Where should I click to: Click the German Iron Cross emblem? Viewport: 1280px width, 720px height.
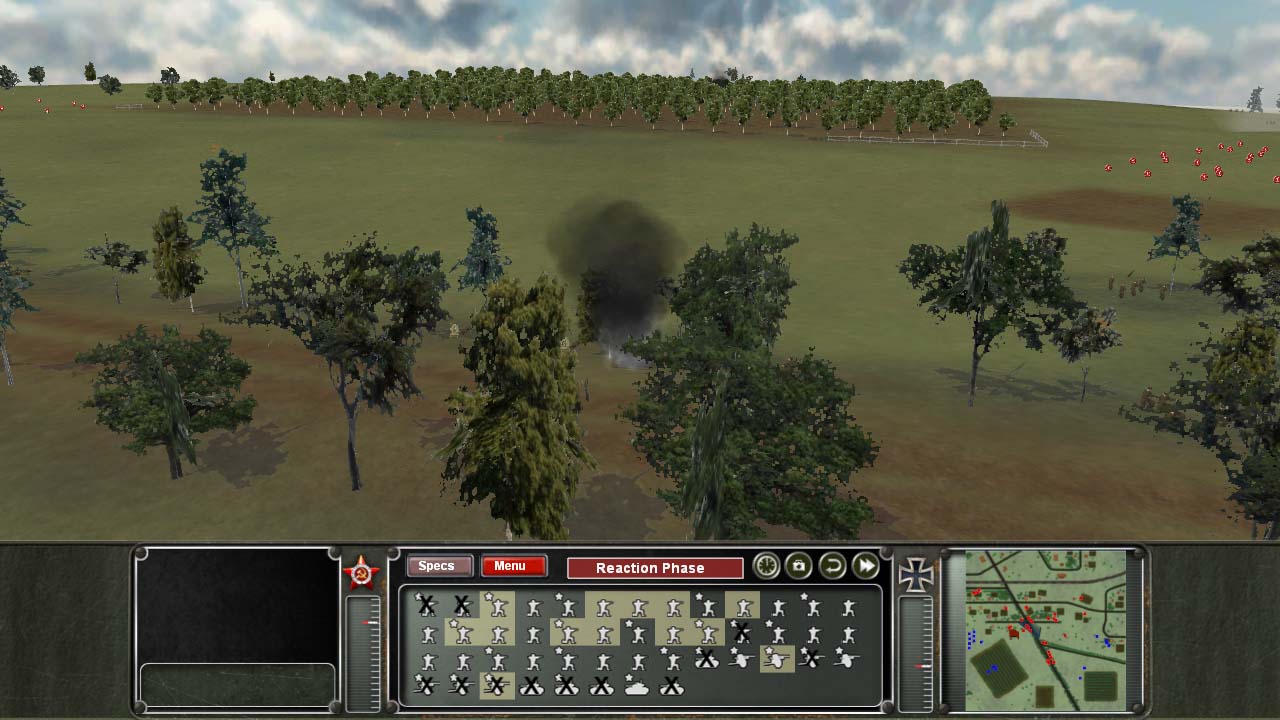915,574
